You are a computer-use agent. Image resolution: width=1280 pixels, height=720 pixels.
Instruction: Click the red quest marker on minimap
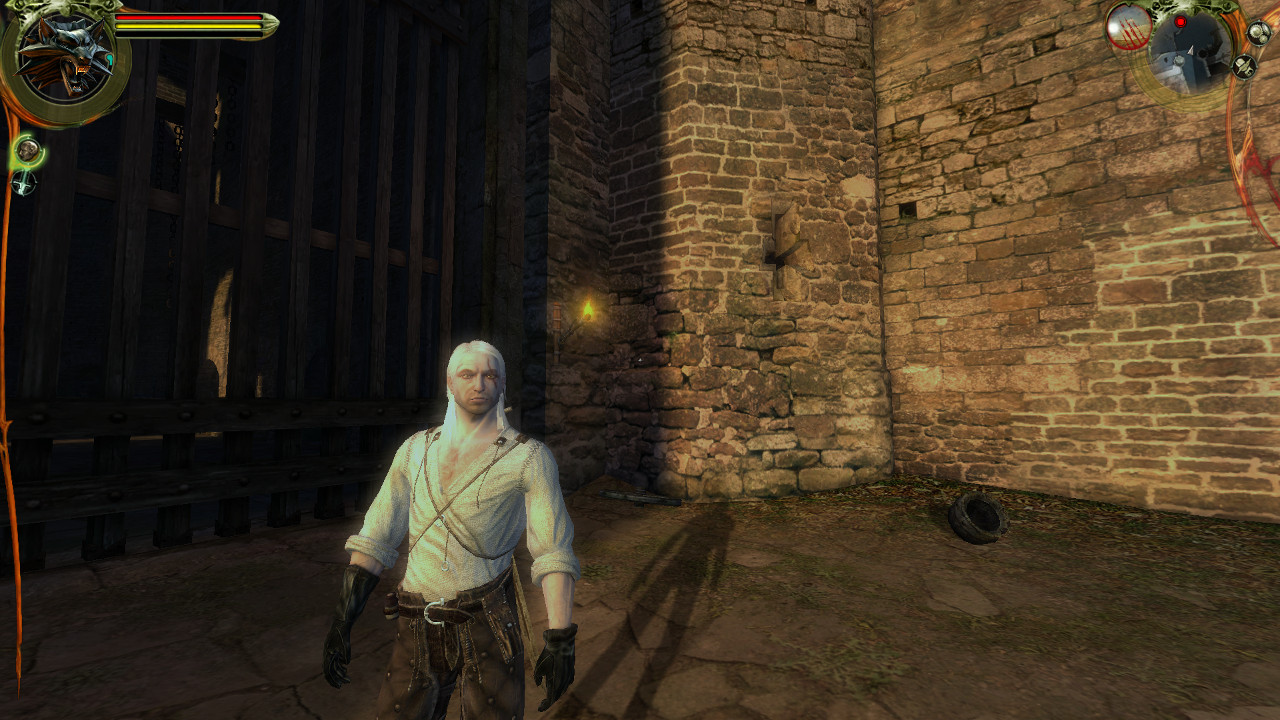[1180, 22]
